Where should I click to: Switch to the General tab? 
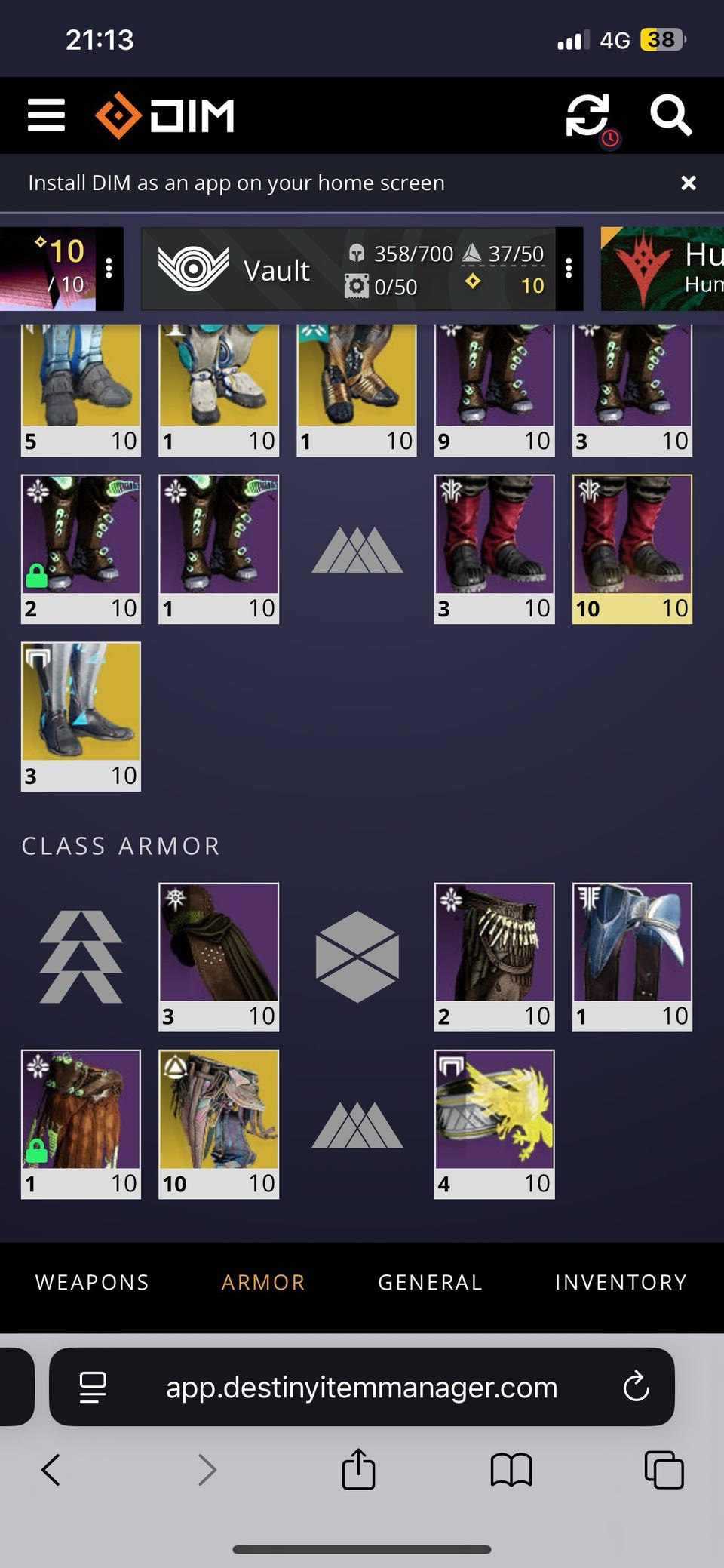click(x=430, y=1282)
